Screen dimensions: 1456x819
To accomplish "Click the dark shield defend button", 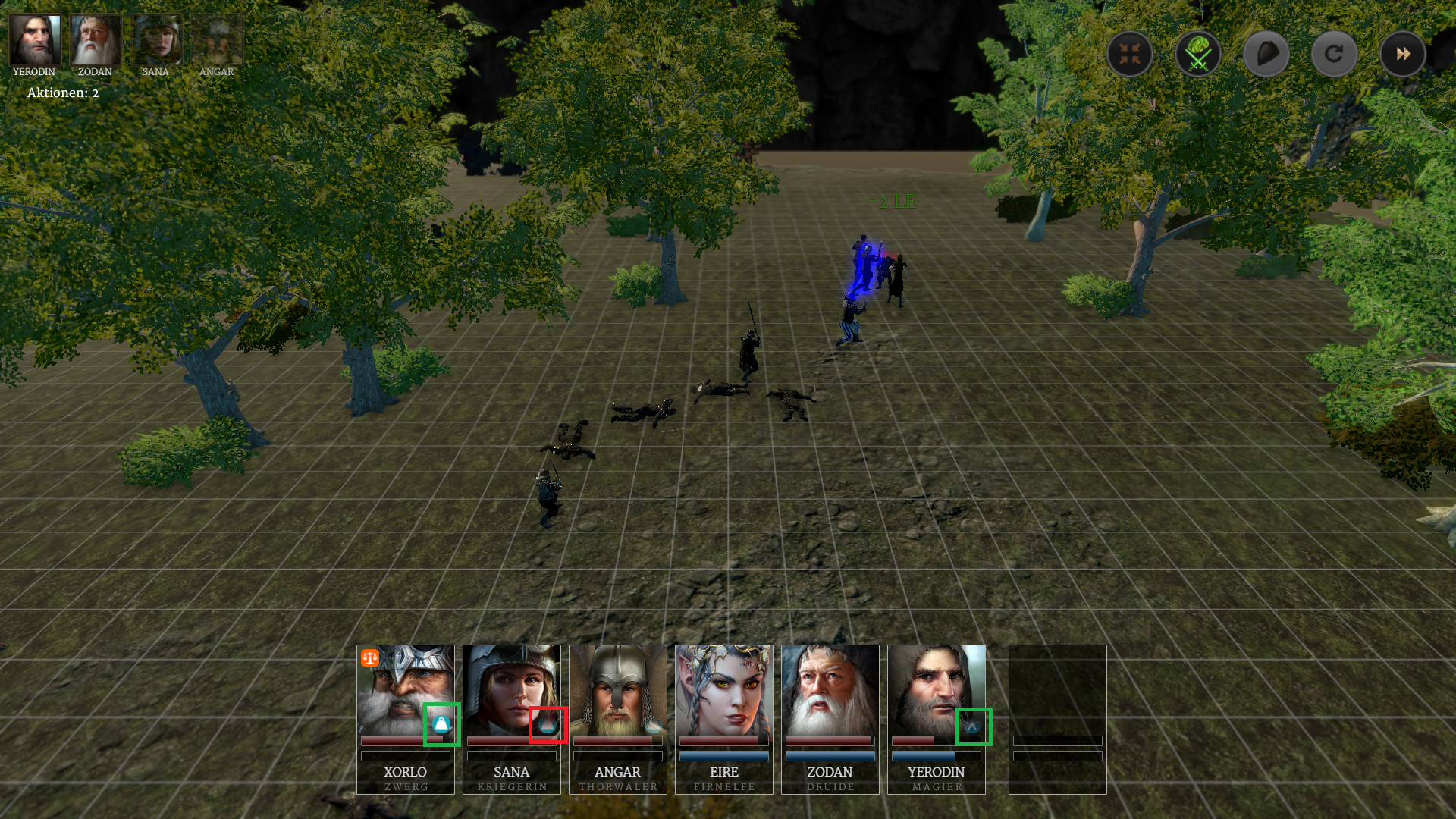I will pos(1266,54).
